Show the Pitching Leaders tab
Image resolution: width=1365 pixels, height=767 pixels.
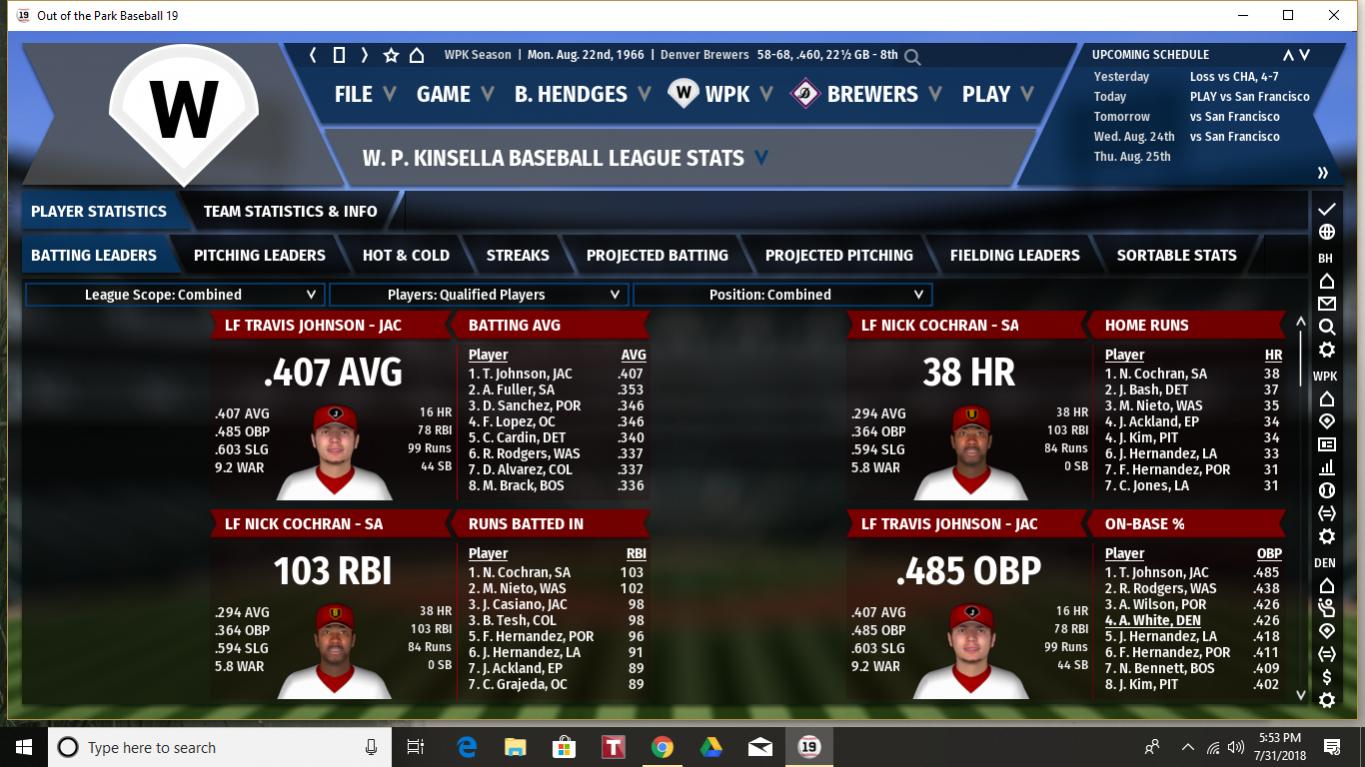point(259,255)
